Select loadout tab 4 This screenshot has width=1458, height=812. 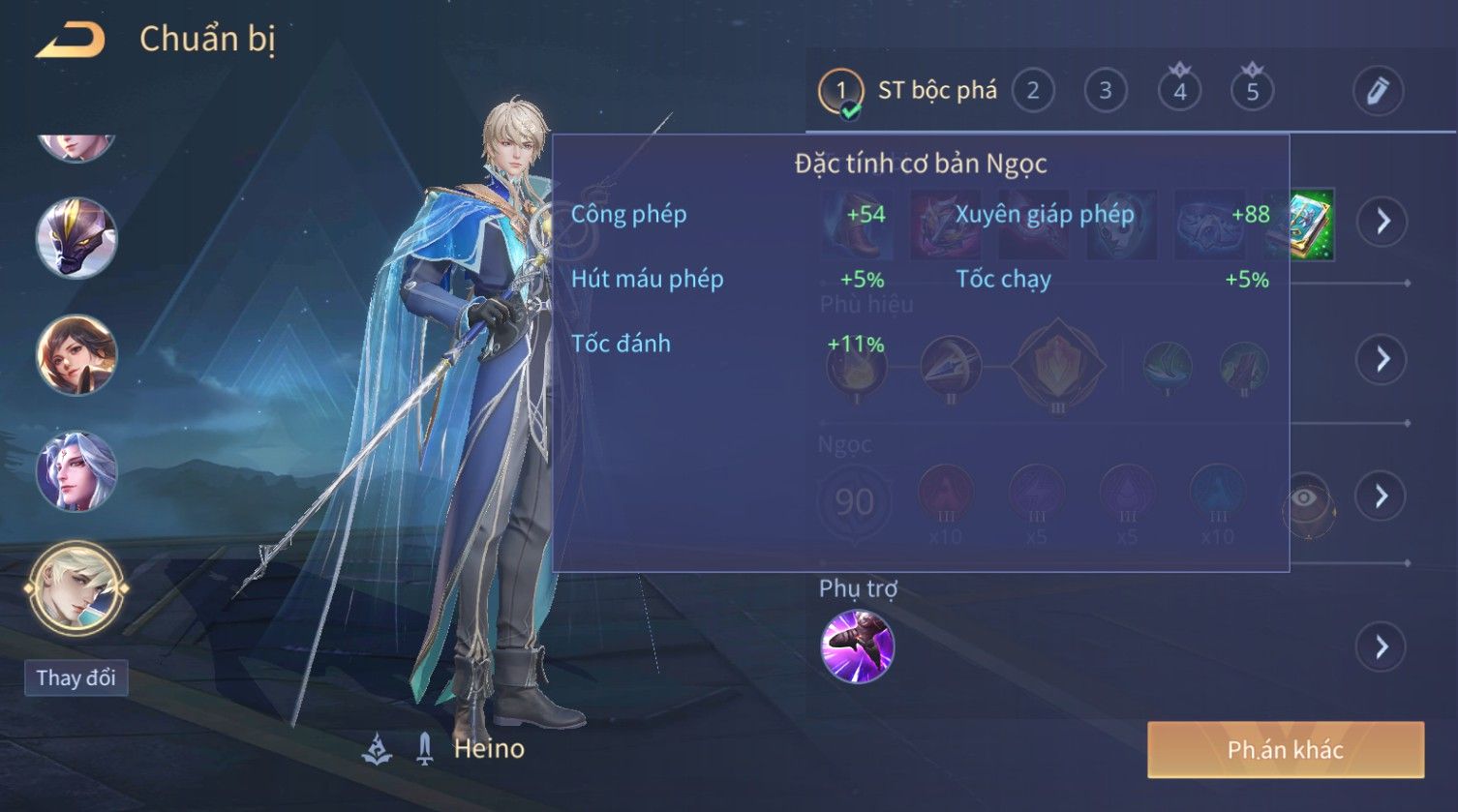(x=1179, y=91)
